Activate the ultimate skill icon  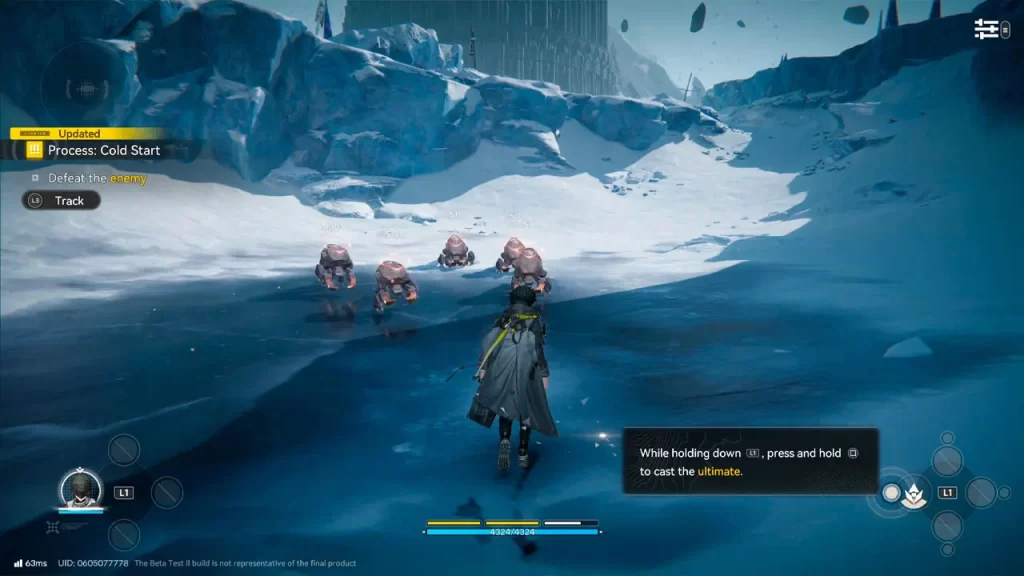coord(913,493)
